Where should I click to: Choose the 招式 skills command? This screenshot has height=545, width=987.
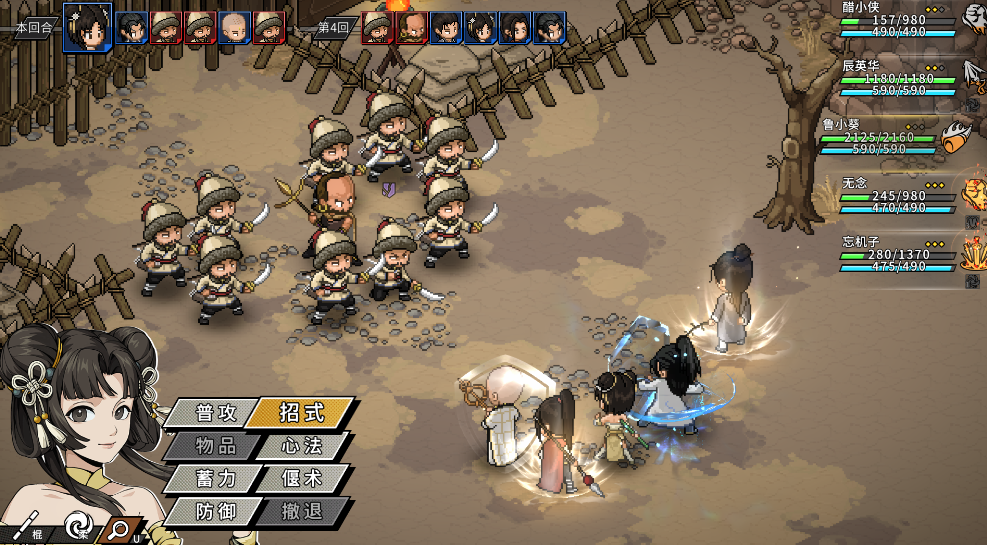point(300,412)
